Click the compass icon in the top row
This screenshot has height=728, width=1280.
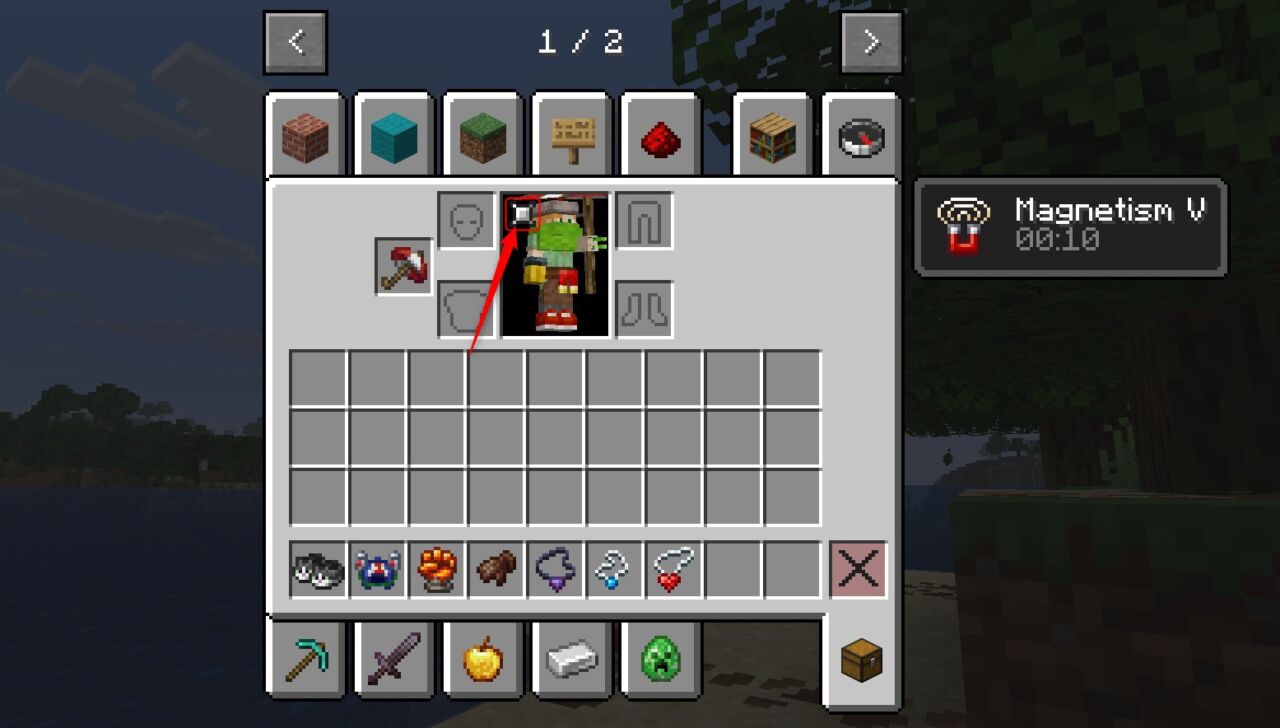(860, 137)
